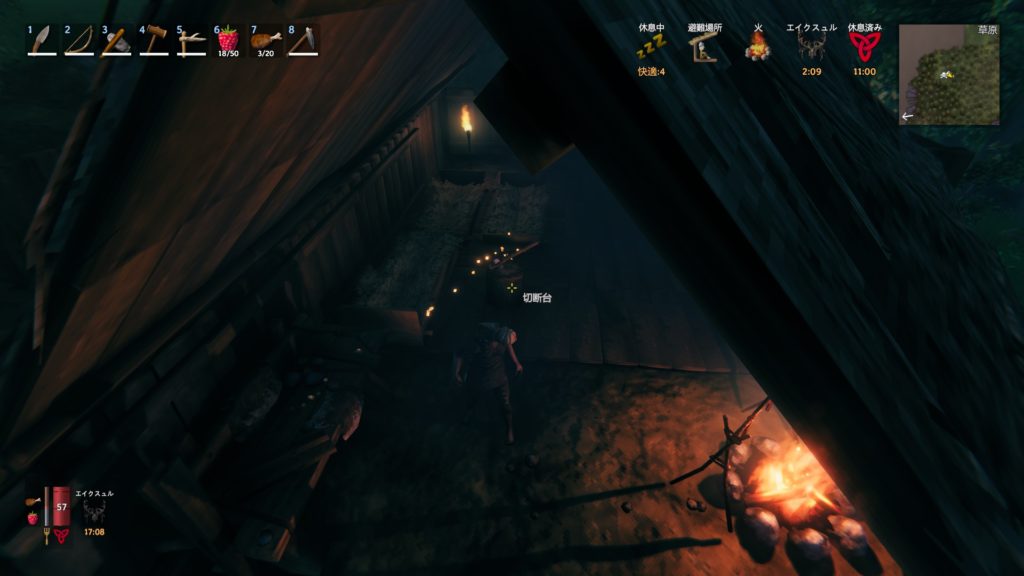
Task: Choose the stone axe in slot 3
Action: [x=116, y=40]
